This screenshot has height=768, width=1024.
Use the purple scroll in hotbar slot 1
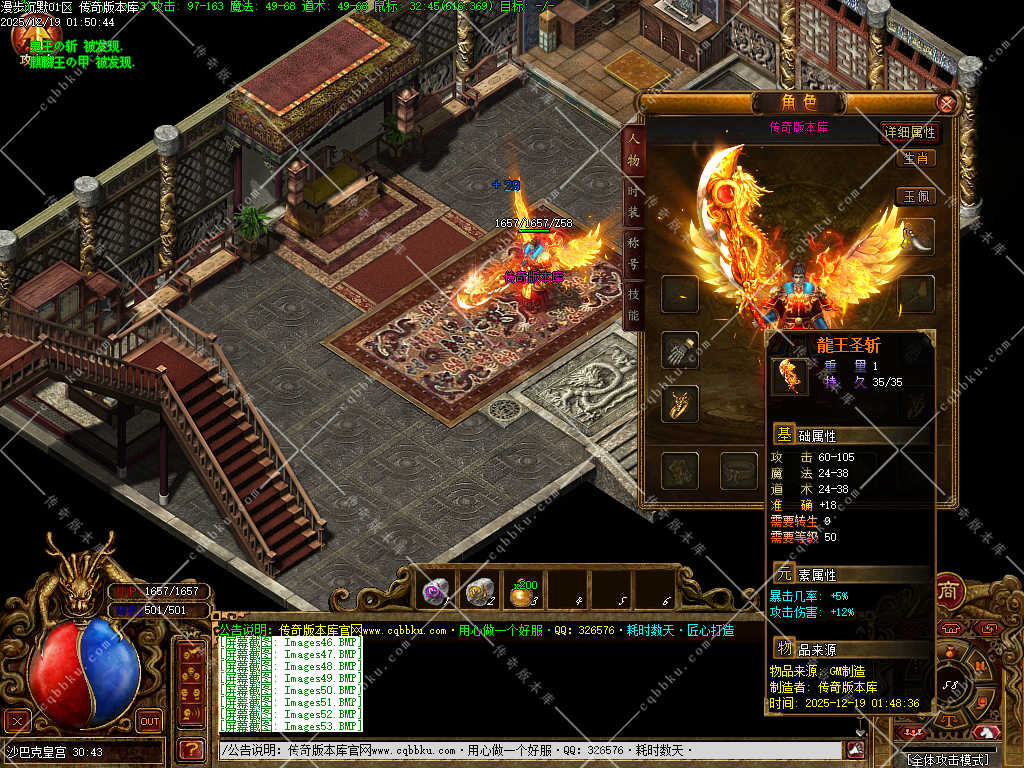pyautogui.click(x=435, y=591)
